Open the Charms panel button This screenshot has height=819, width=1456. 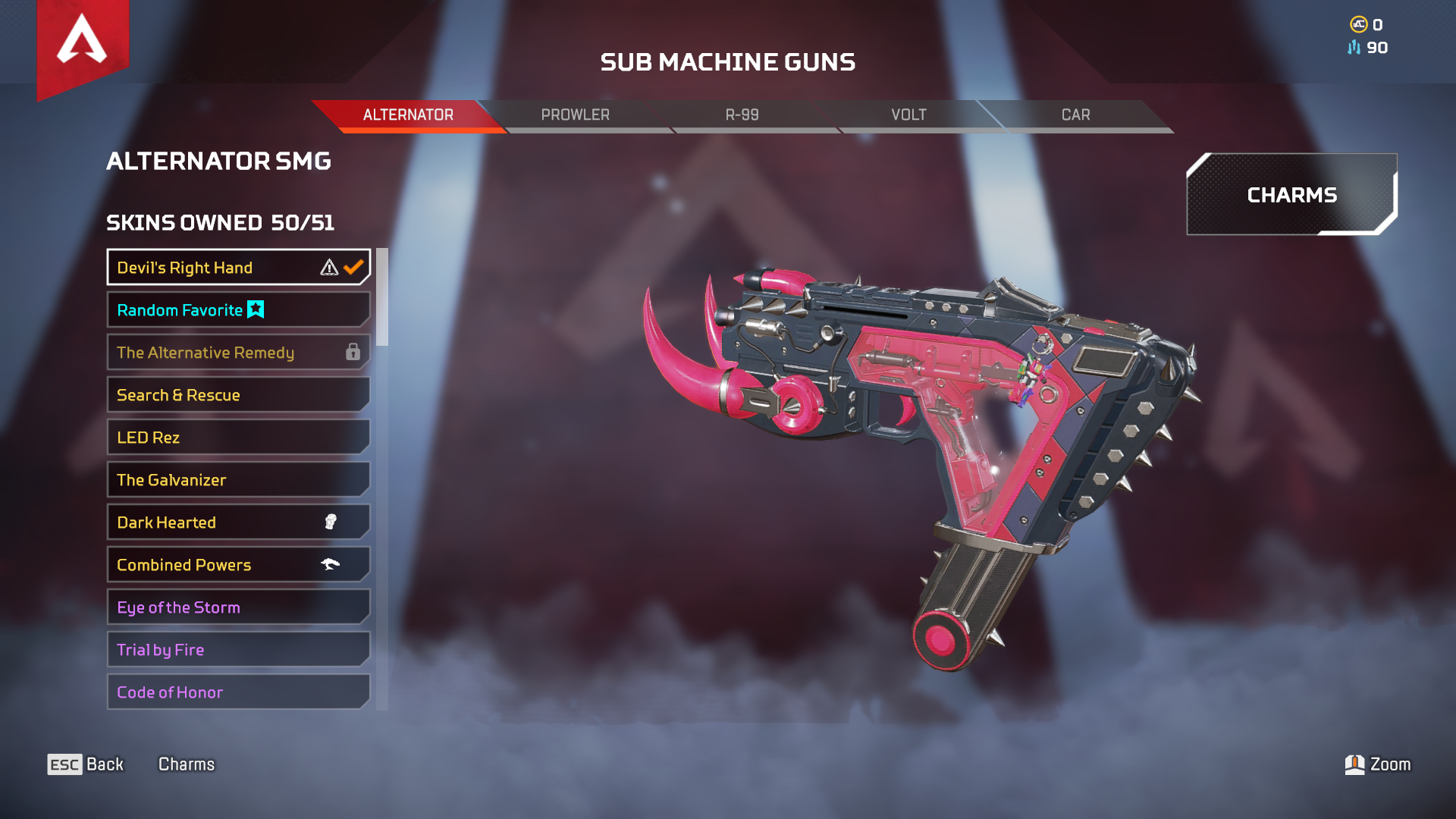(x=1291, y=195)
